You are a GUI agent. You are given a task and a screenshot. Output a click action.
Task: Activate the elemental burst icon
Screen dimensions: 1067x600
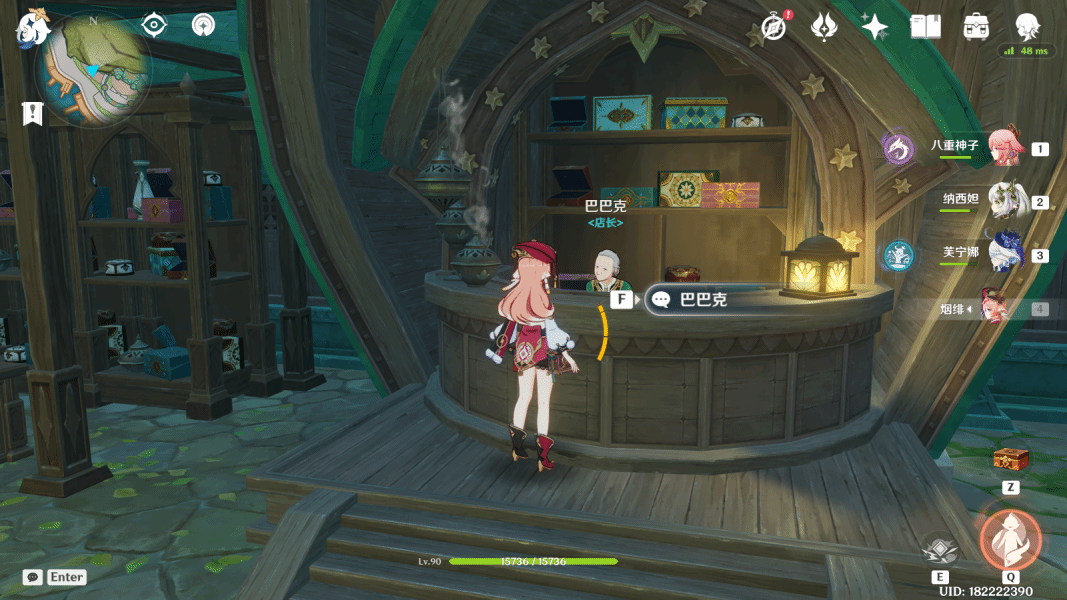pyautogui.click(x=1011, y=539)
